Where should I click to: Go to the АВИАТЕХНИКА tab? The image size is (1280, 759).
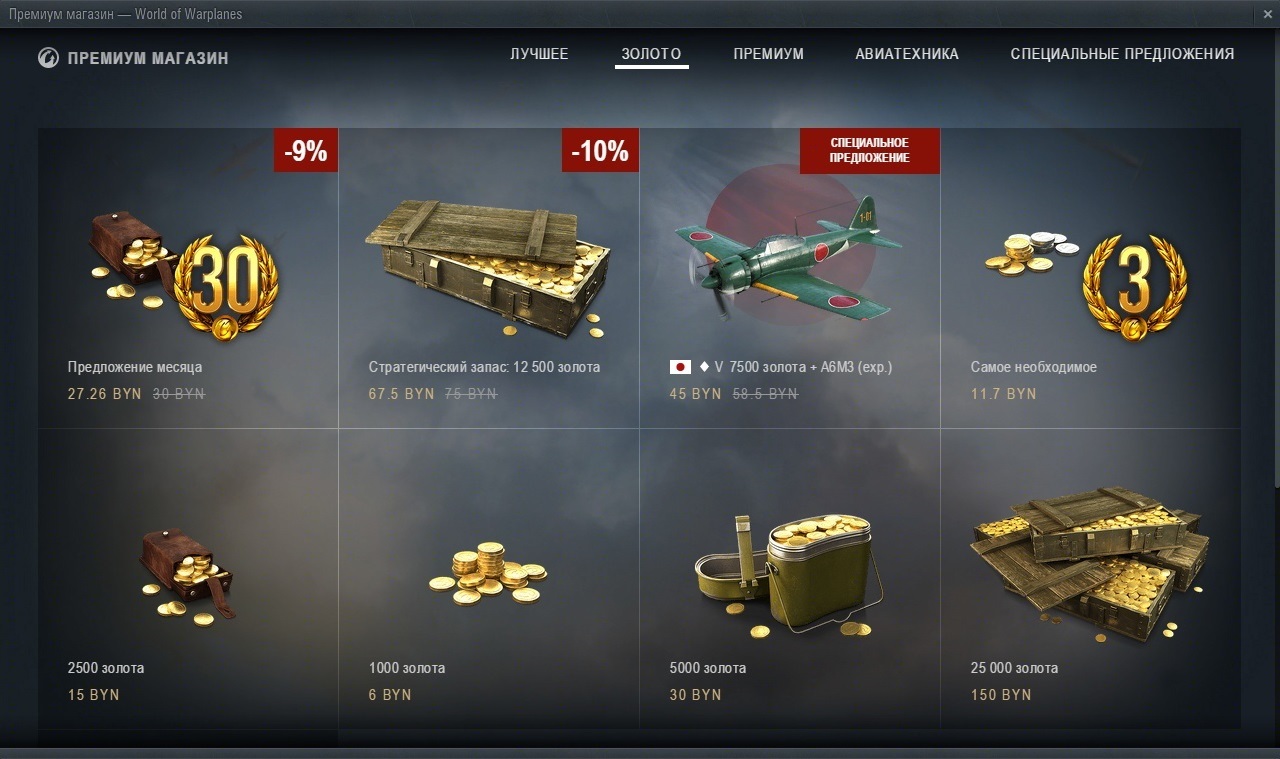coord(906,54)
